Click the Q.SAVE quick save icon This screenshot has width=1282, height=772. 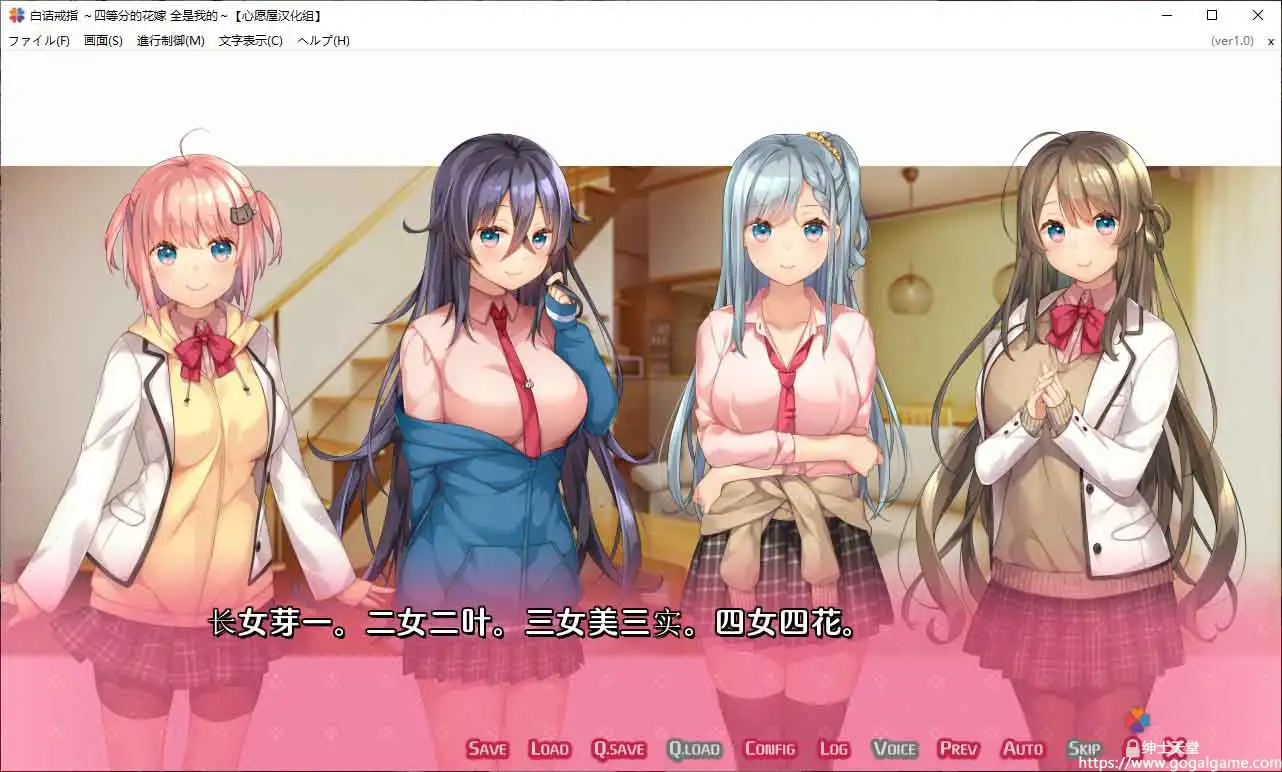pyautogui.click(x=618, y=747)
